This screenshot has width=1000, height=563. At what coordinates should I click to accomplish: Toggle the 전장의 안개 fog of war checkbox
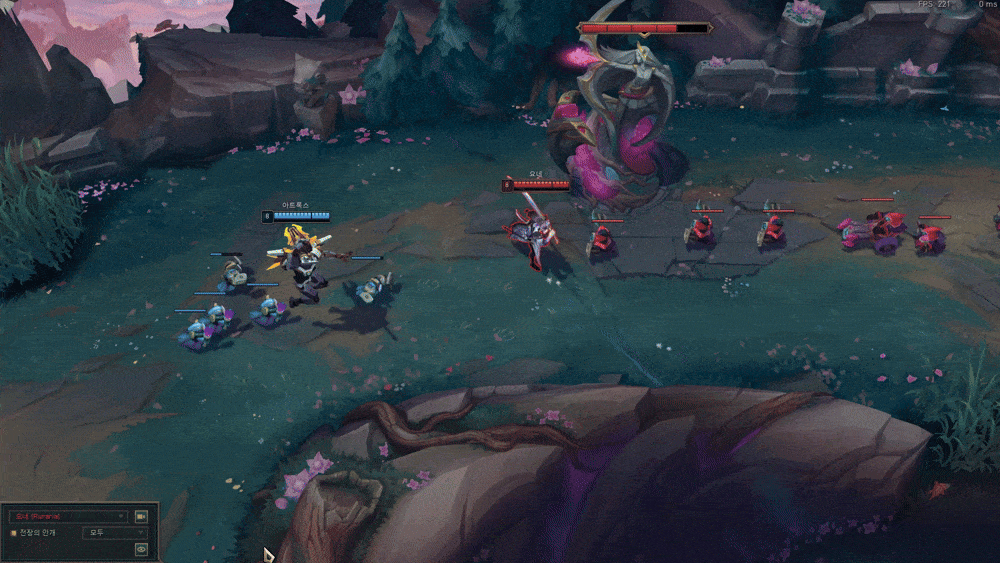pyautogui.click(x=13, y=533)
